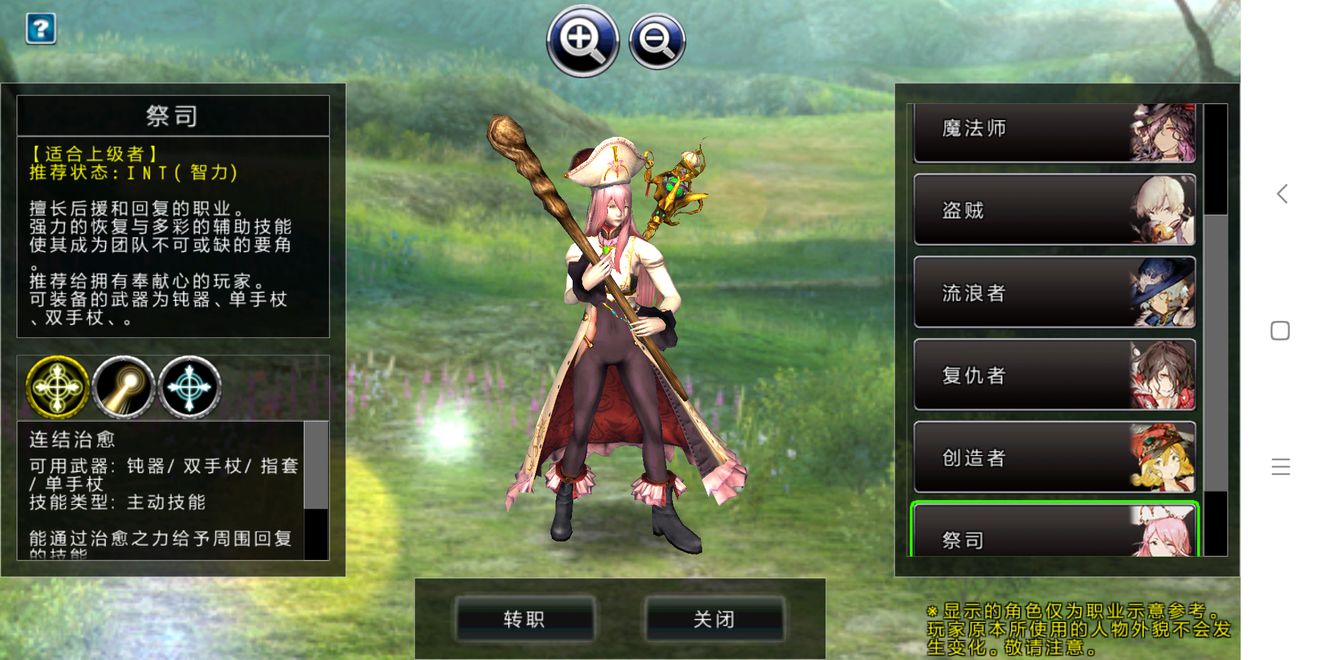1320x660 pixels.
Task: Select the 复仇者 class entry
Action: (1054, 375)
